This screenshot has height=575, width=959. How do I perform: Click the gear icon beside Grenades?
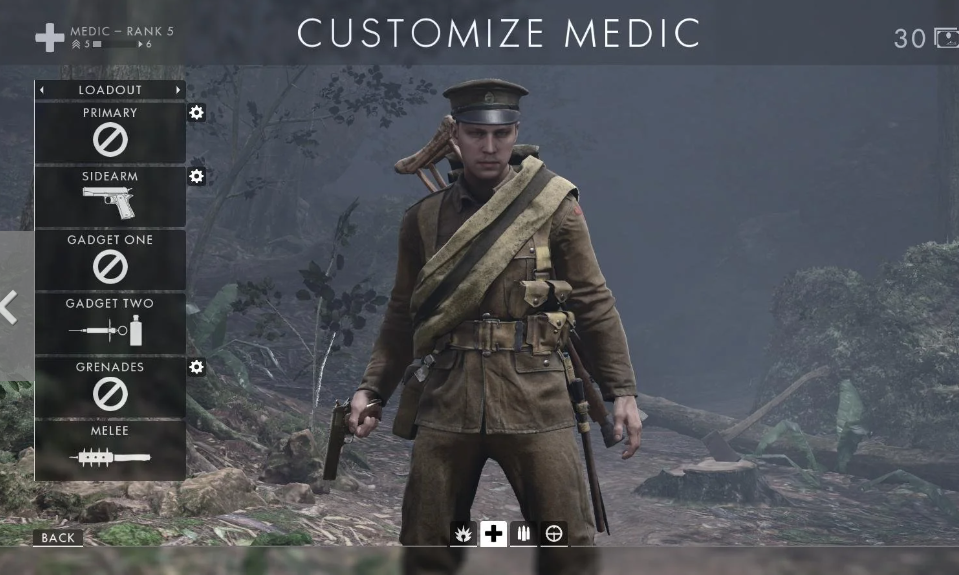tap(197, 367)
